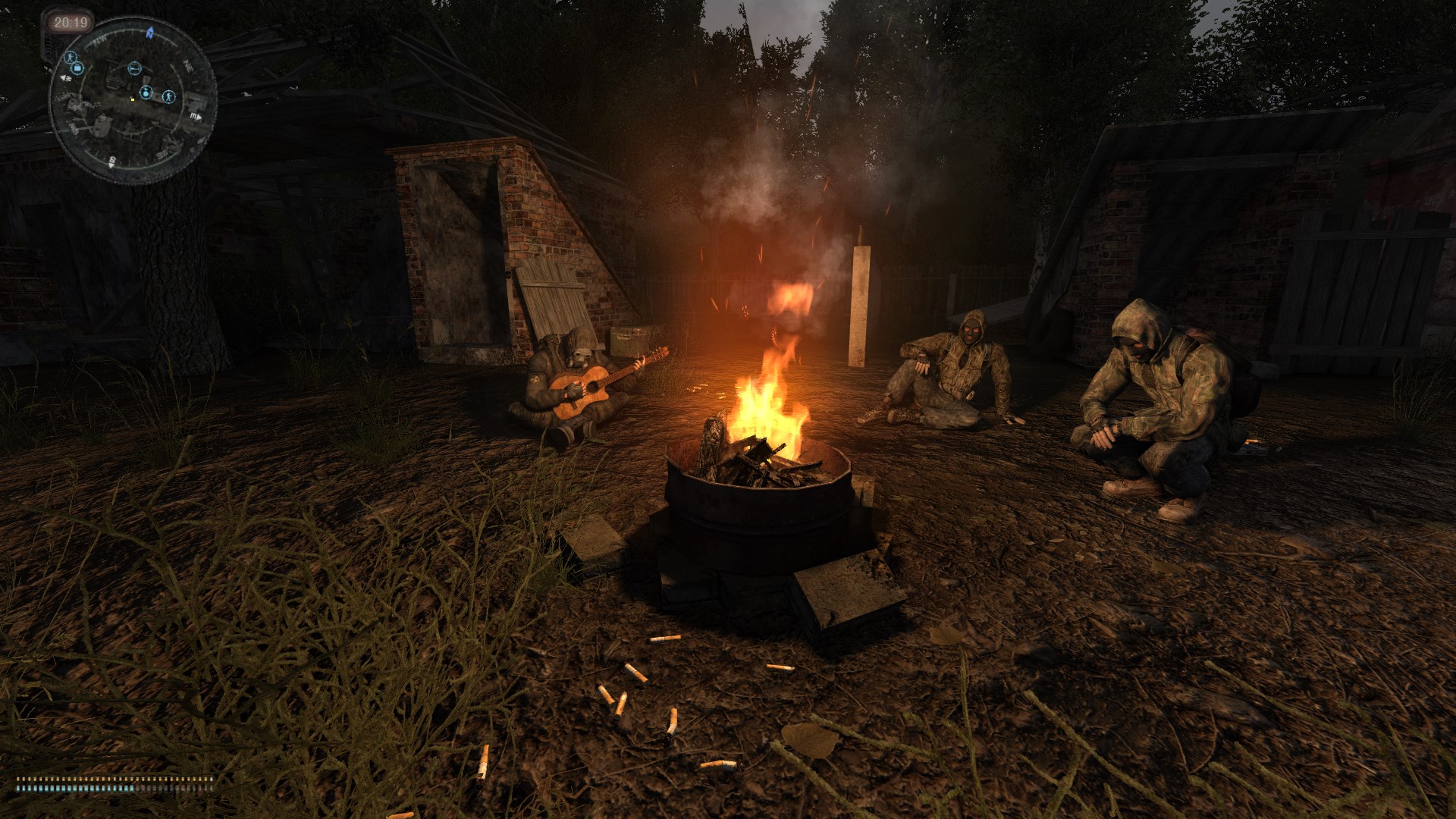Click the blue north arrow on the compass

pyautogui.click(x=150, y=33)
